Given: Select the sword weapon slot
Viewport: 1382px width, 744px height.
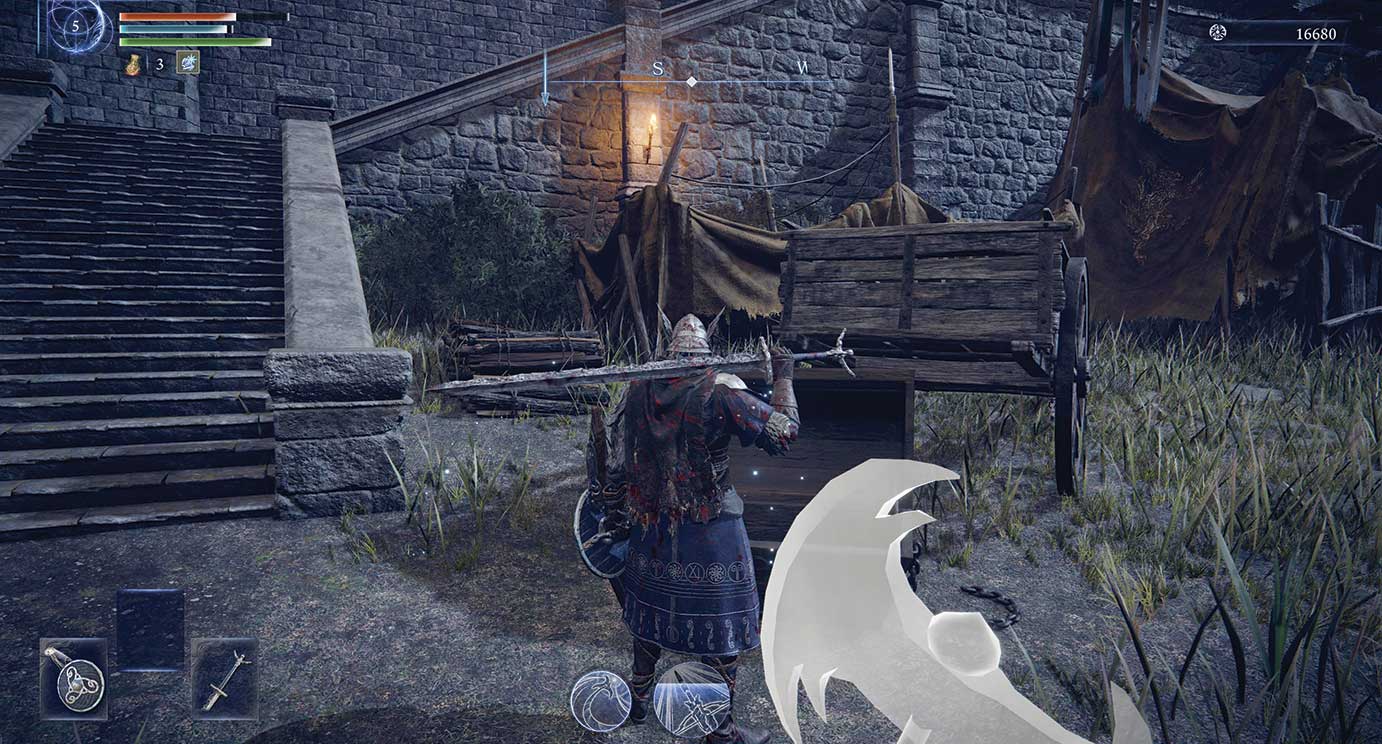Looking at the screenshot, I should (224, 679).
